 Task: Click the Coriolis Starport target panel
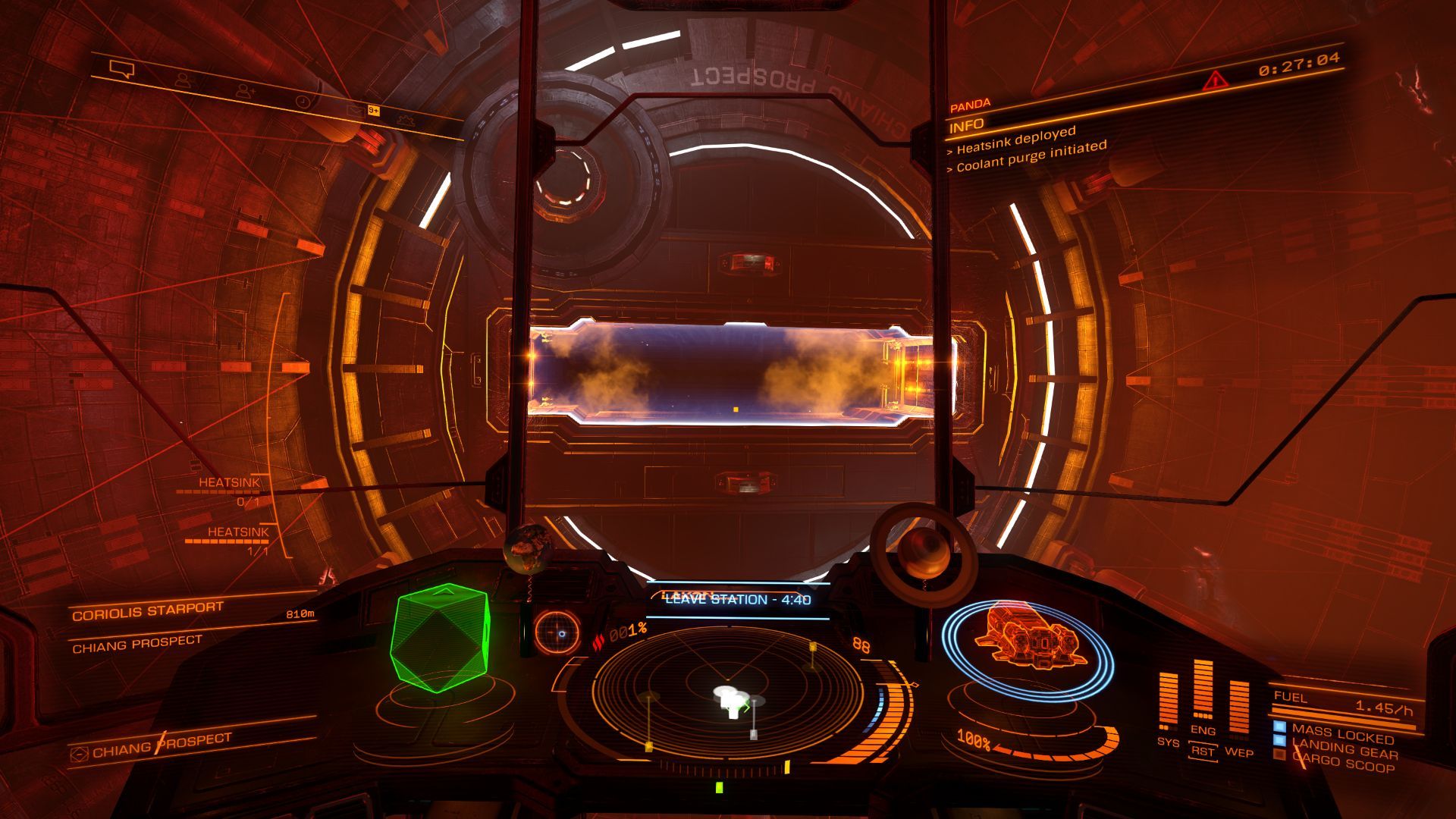pyautogui.click(x=148, y=611)
